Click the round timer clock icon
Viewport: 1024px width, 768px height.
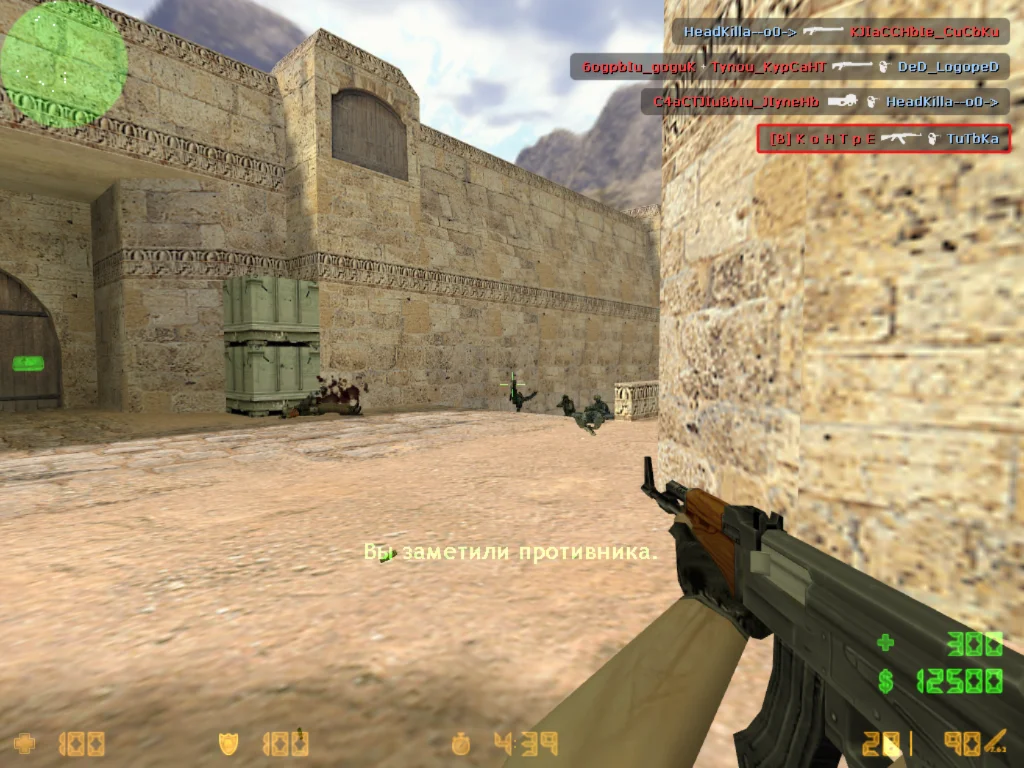[x=460, y=743]
